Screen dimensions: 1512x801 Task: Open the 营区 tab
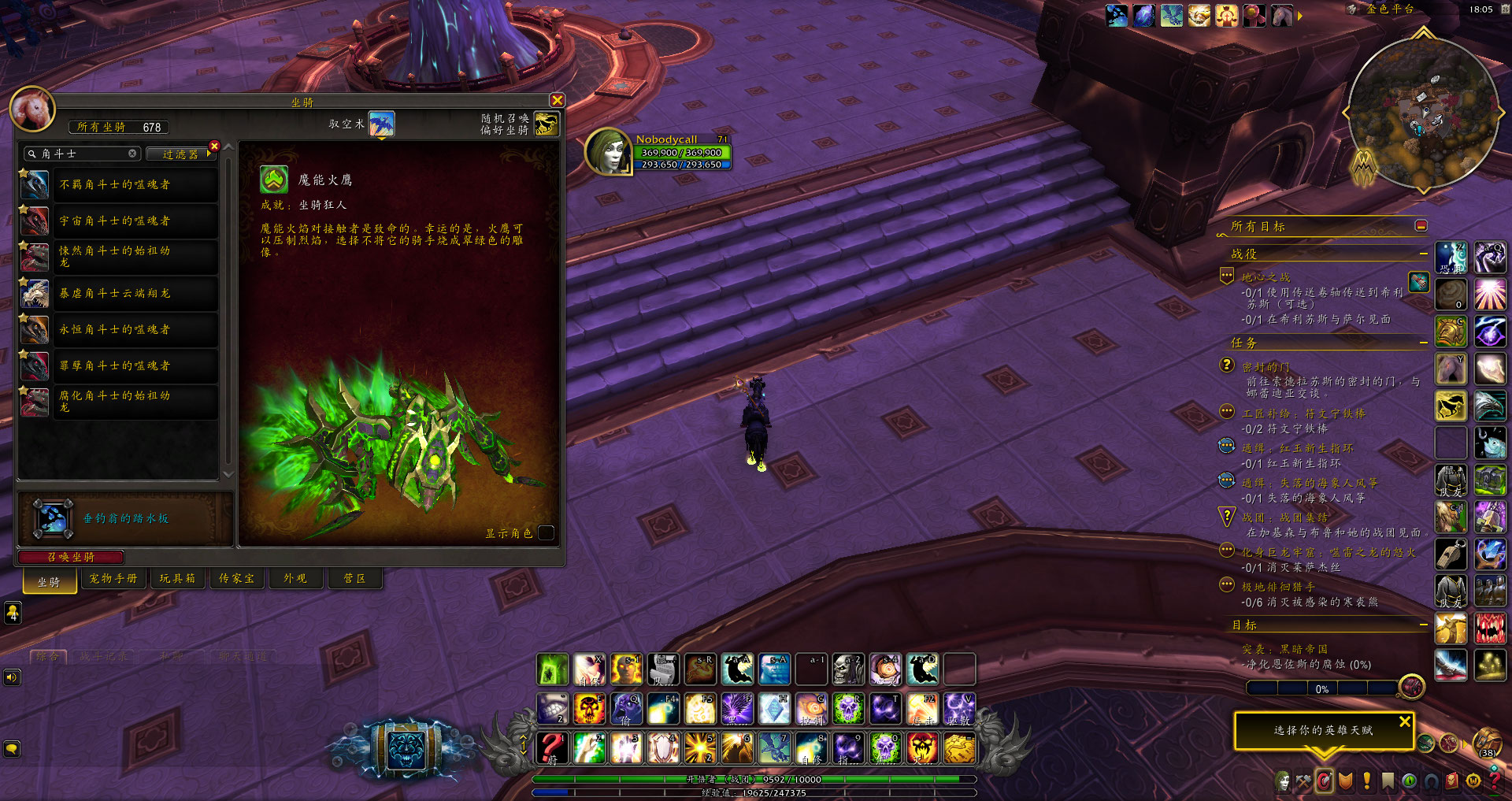[x=354, y=579]
